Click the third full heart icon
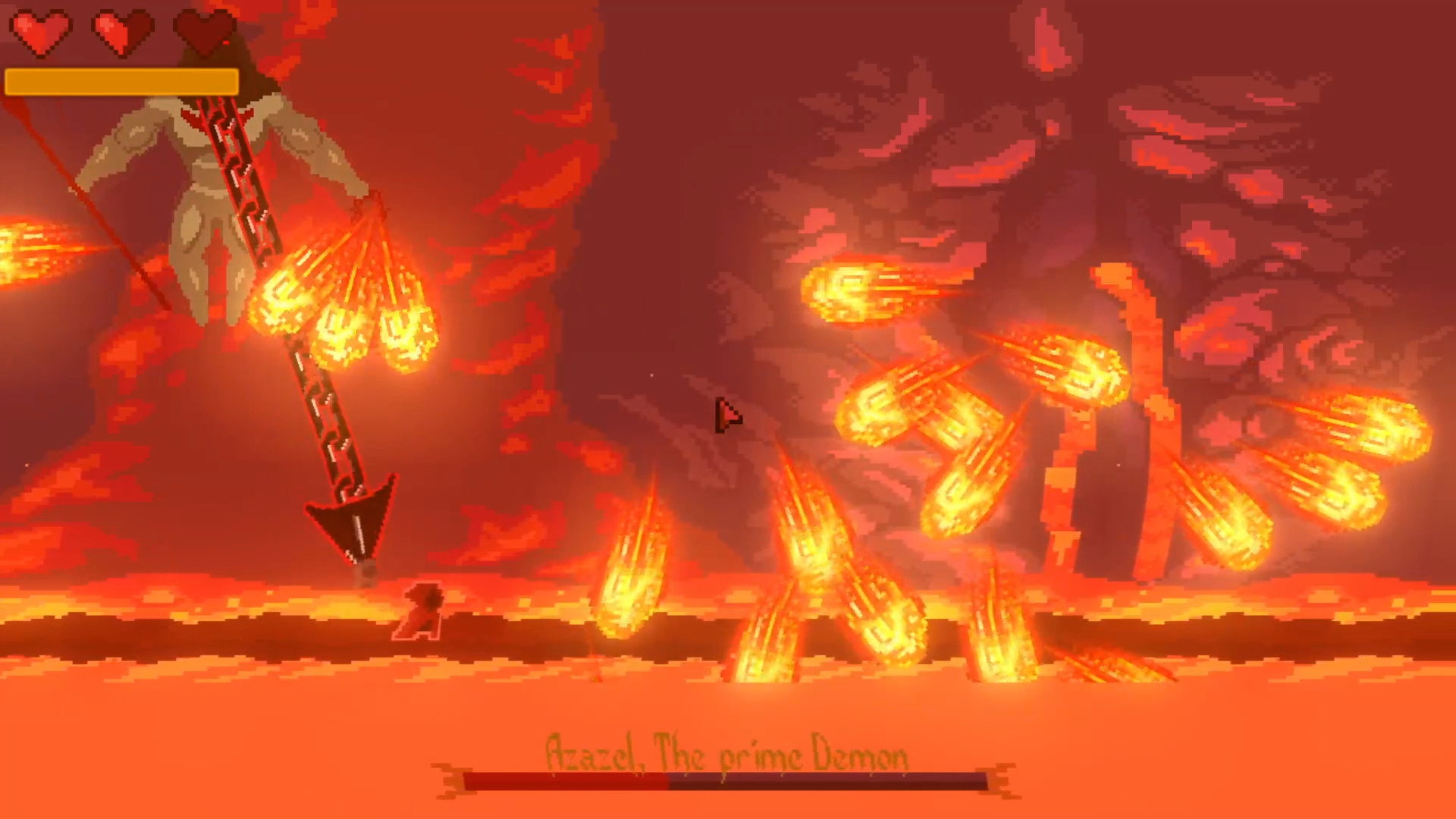Screen dimensions: 1456x819 coord(203,32)
